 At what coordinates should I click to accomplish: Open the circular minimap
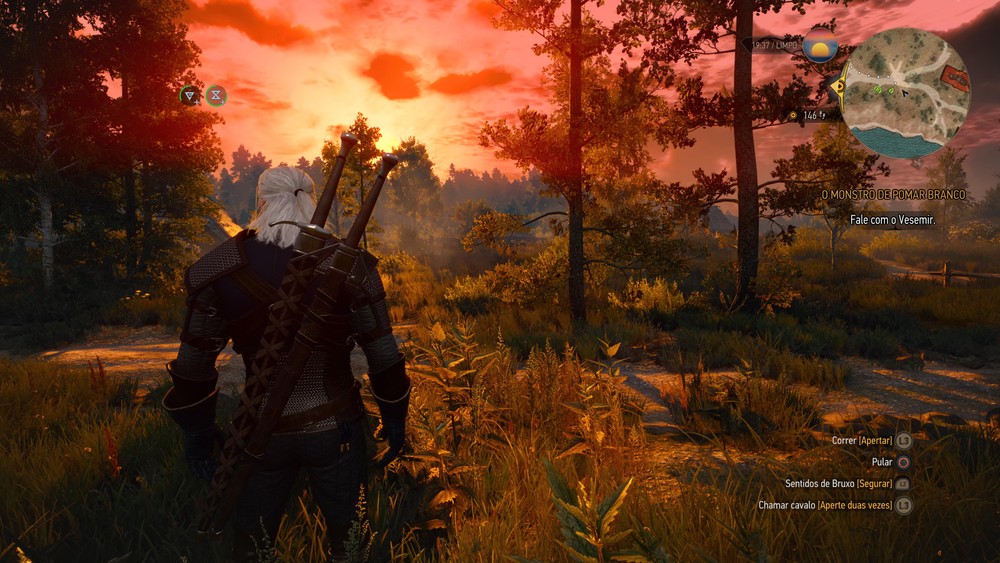click(x=905, y=93)
